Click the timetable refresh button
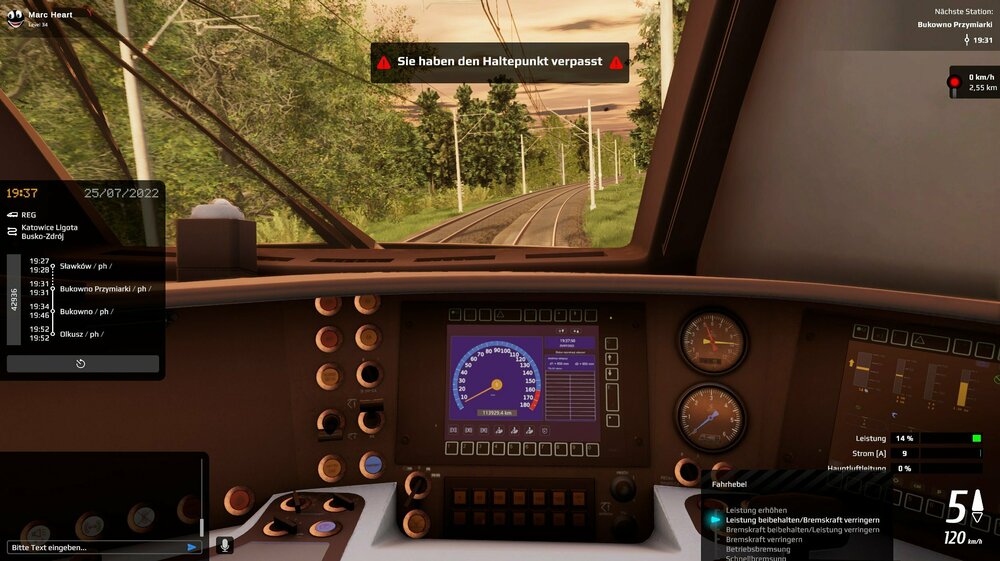This screenshot has width=1000, height=561. (81, 364)
